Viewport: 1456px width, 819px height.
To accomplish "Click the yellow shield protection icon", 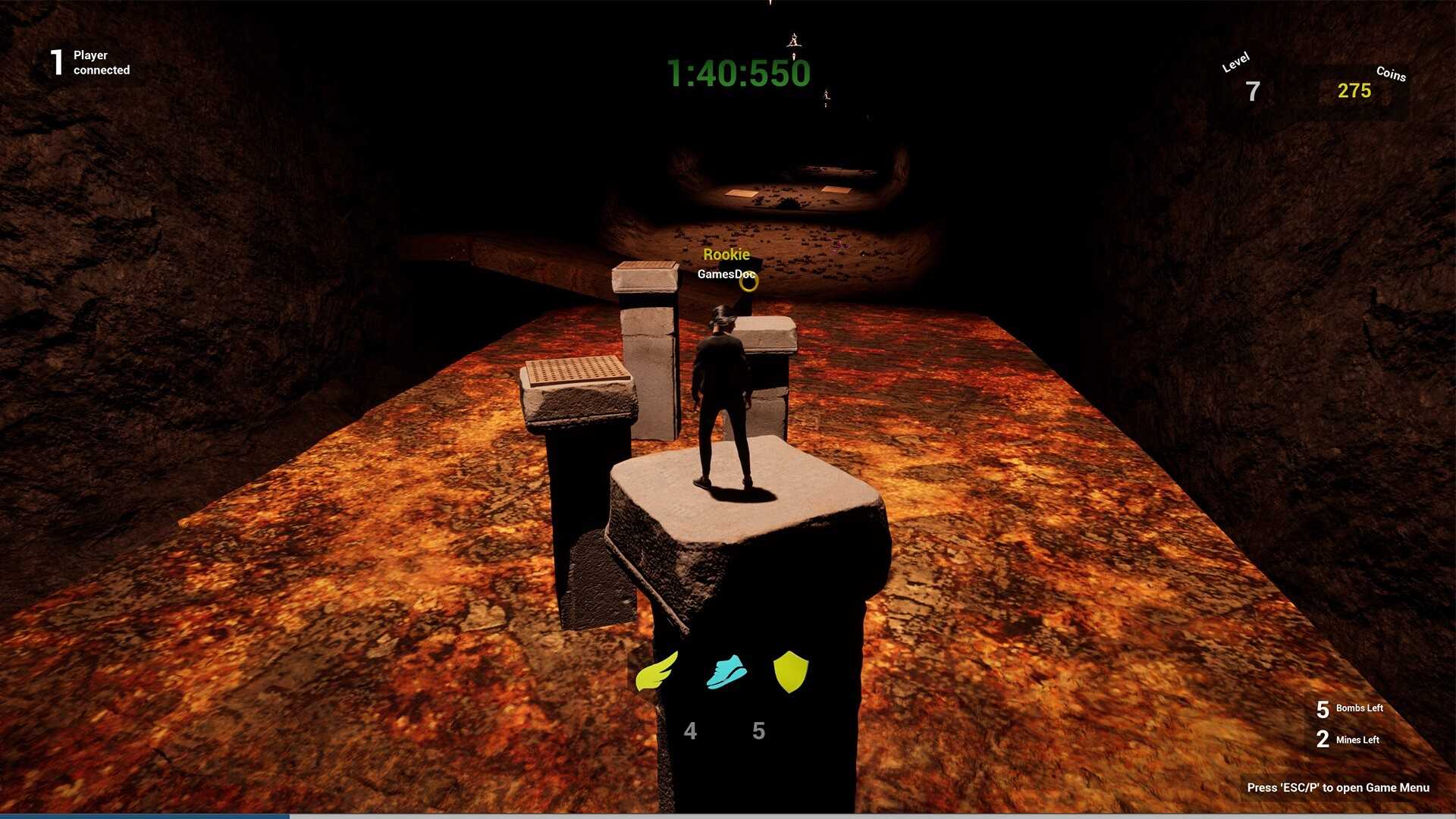I will 792,672.
